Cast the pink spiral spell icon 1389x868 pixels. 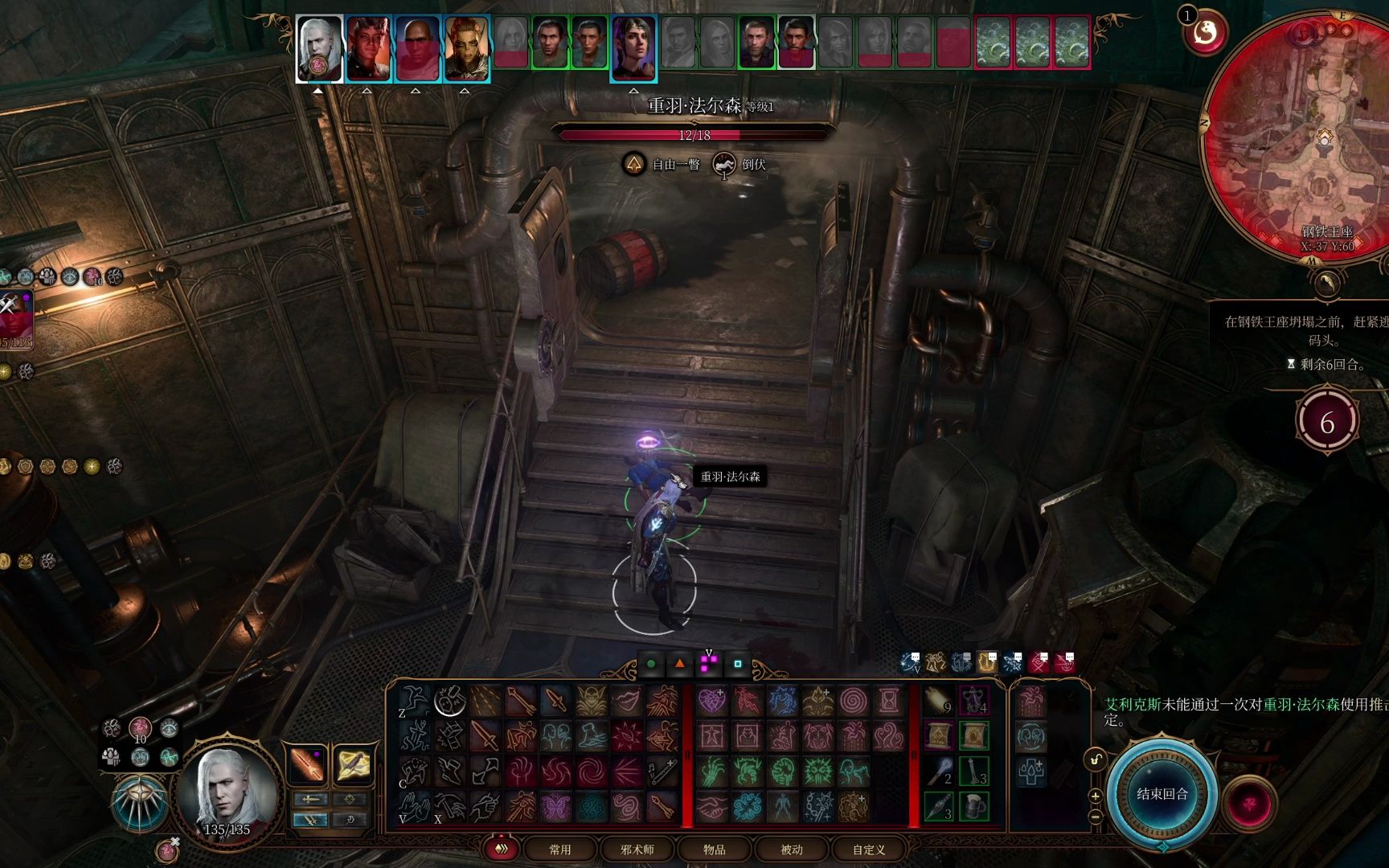click(x=853, y=701)
